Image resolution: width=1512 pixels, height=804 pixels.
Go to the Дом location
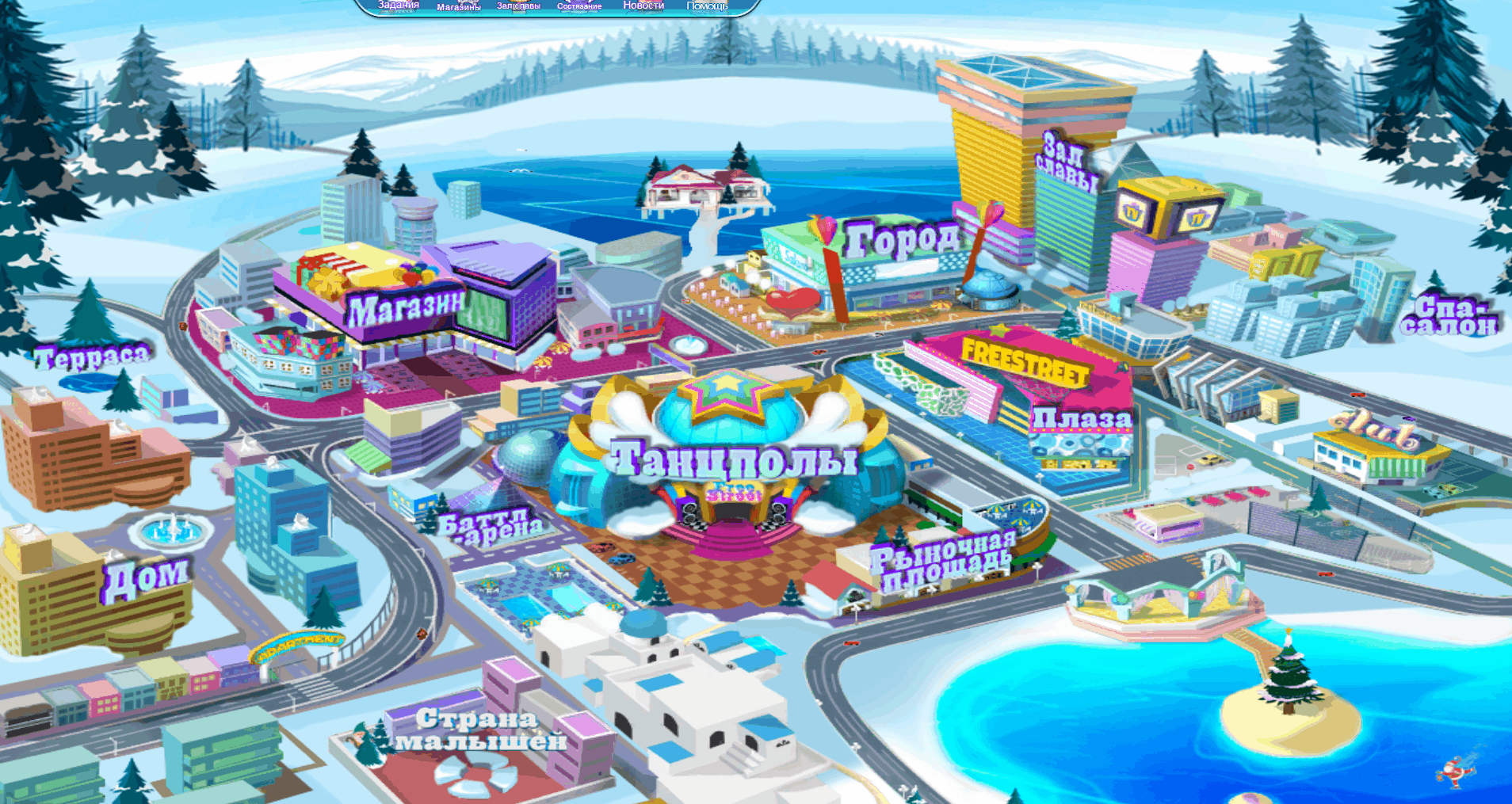coord(146,577)
